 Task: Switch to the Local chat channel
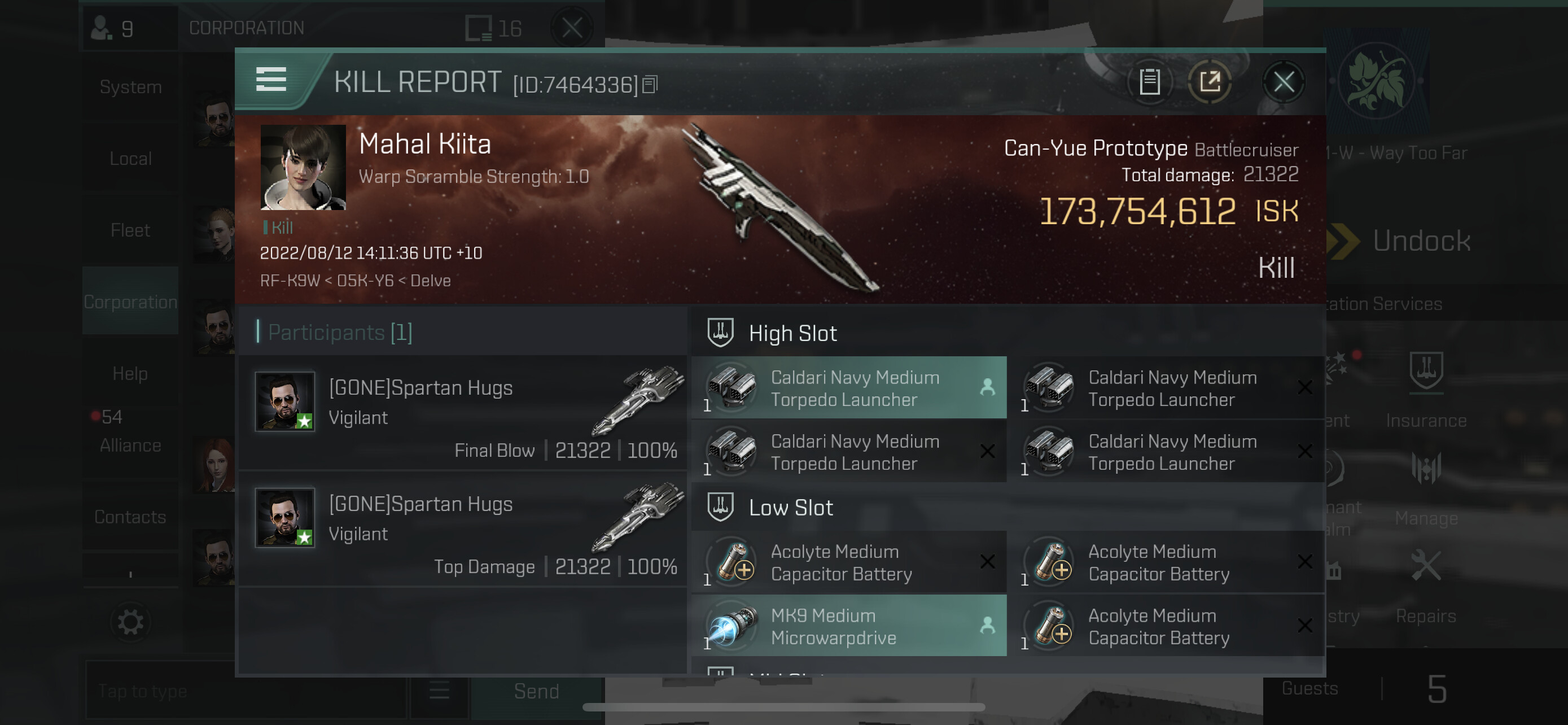(130, 159)
